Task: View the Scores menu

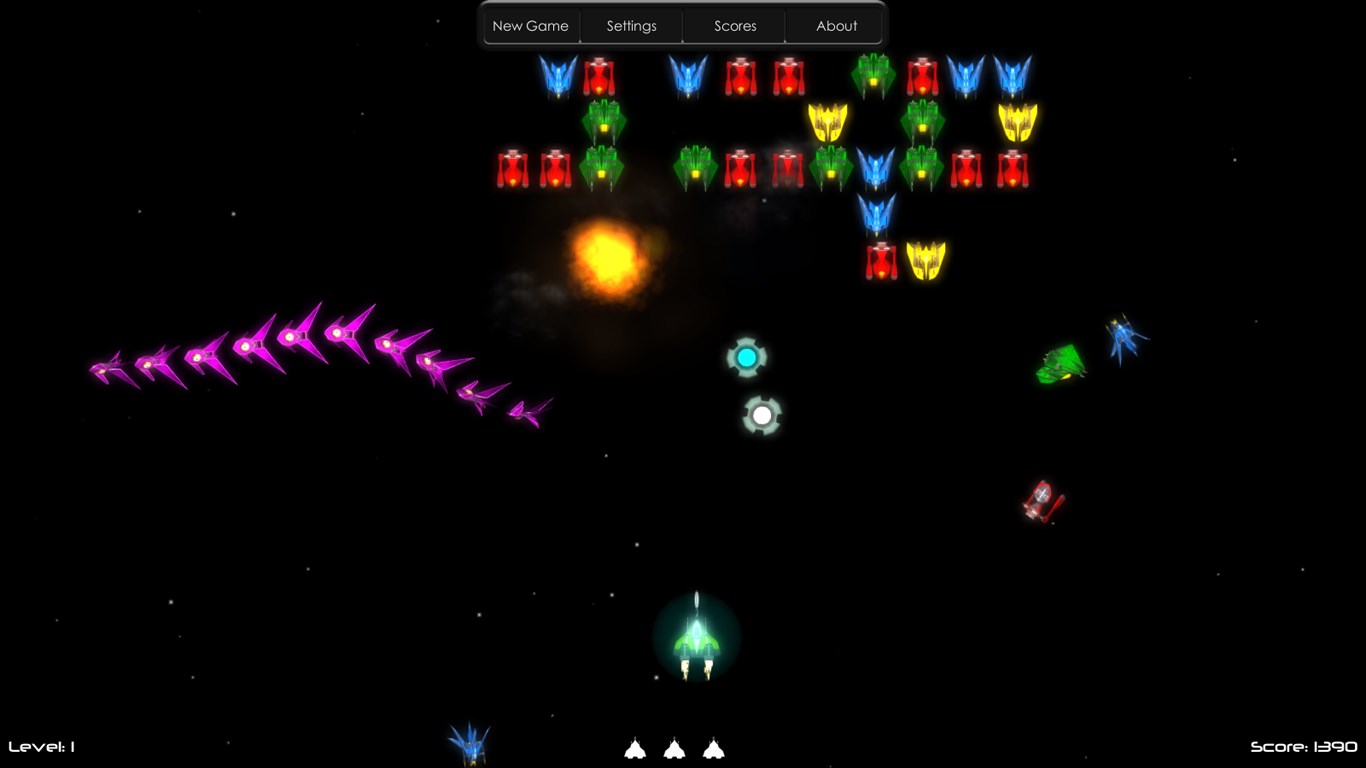Action: 735,26
